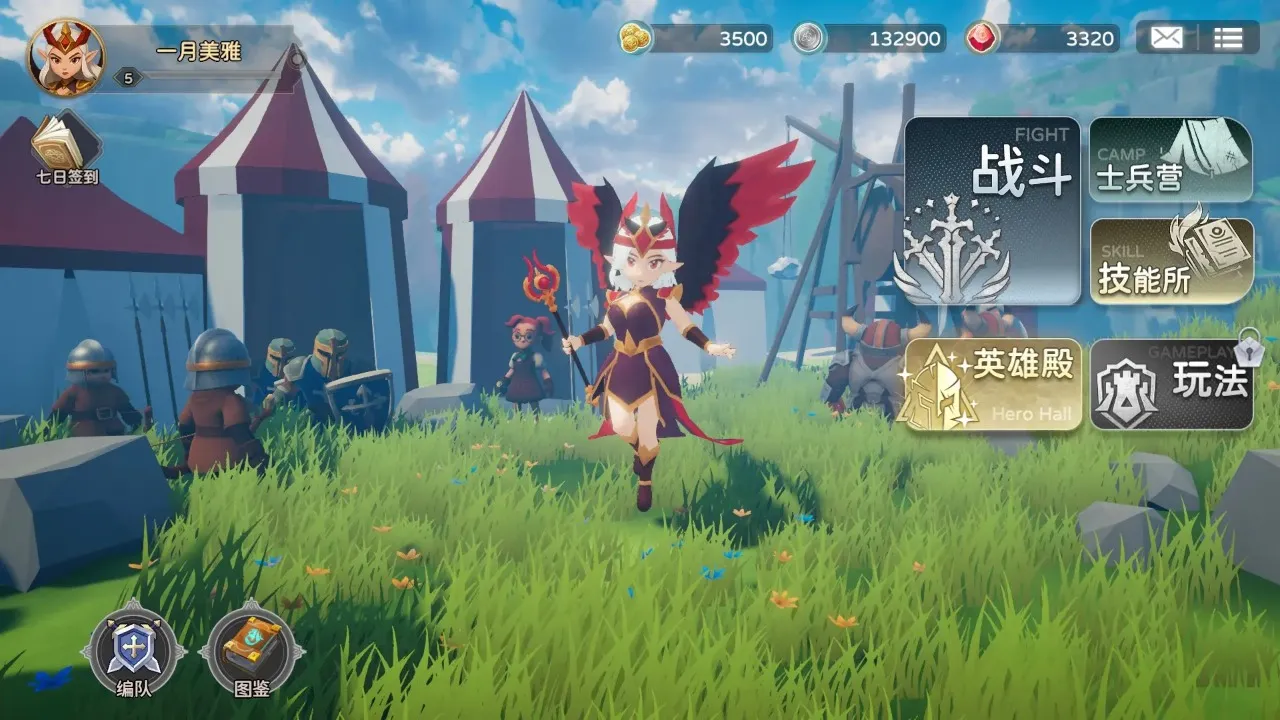
Task: Click the gold coins counter showing 3500
Action: 700,40
